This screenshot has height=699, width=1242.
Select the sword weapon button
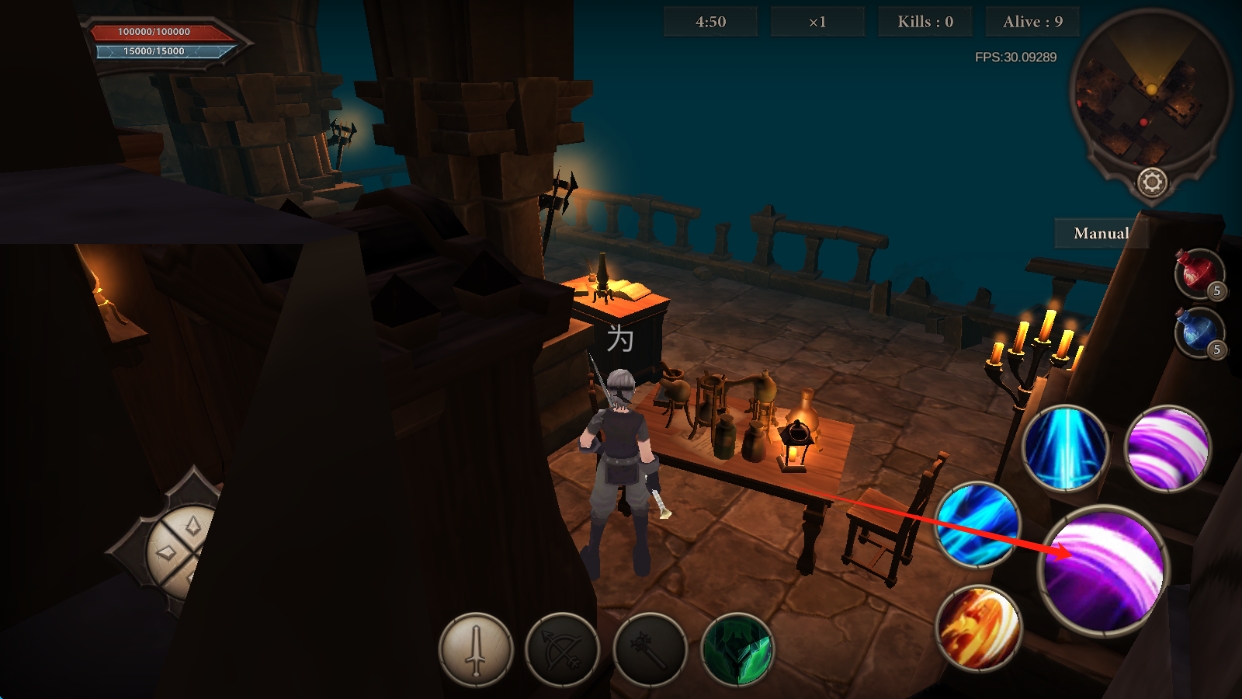(x=476, y=650)
